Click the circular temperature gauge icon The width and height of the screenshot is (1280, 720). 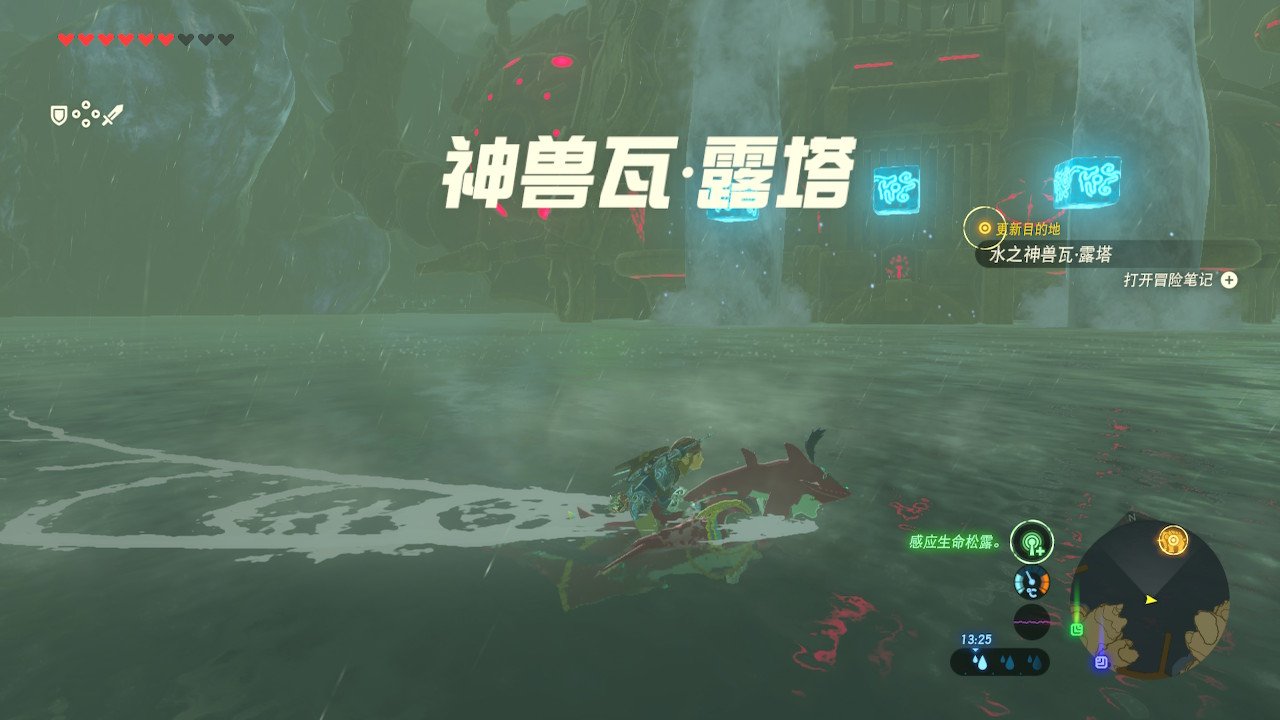(x=1031, y=581)
